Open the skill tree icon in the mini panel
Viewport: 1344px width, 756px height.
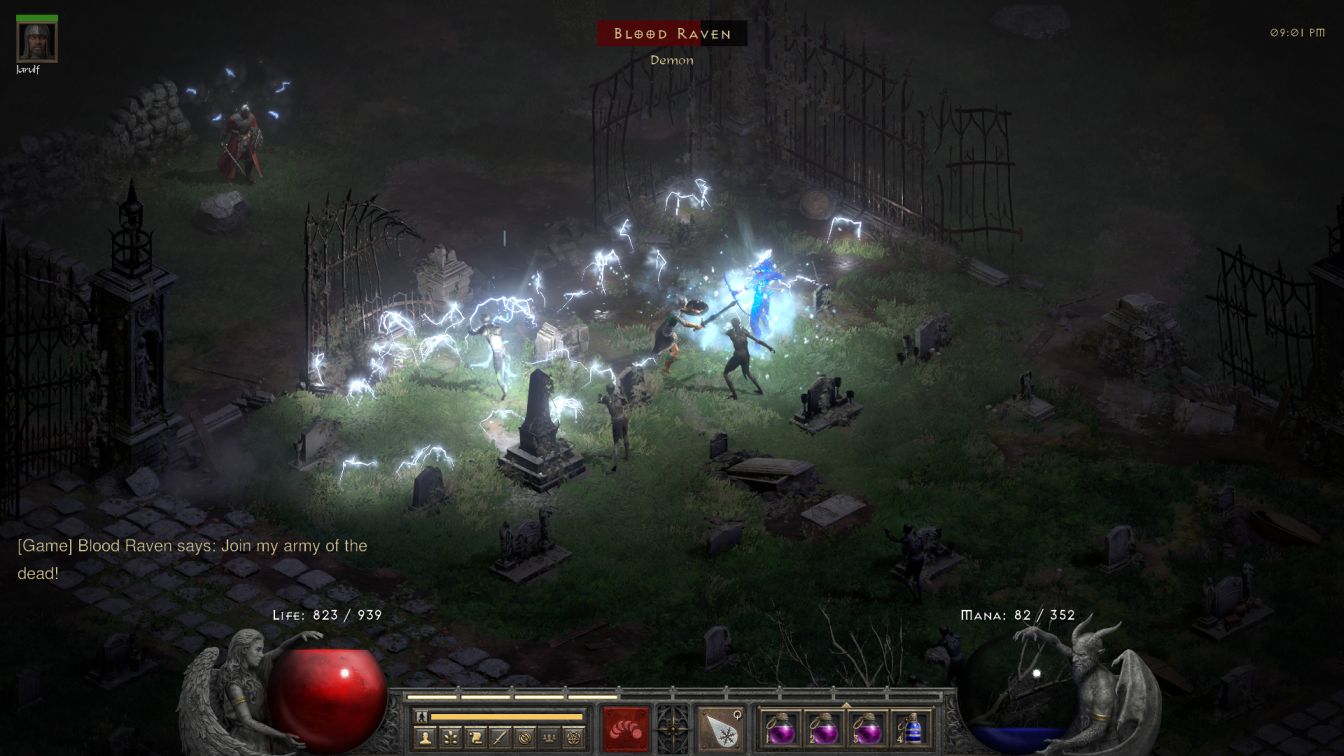click(451, 739)
